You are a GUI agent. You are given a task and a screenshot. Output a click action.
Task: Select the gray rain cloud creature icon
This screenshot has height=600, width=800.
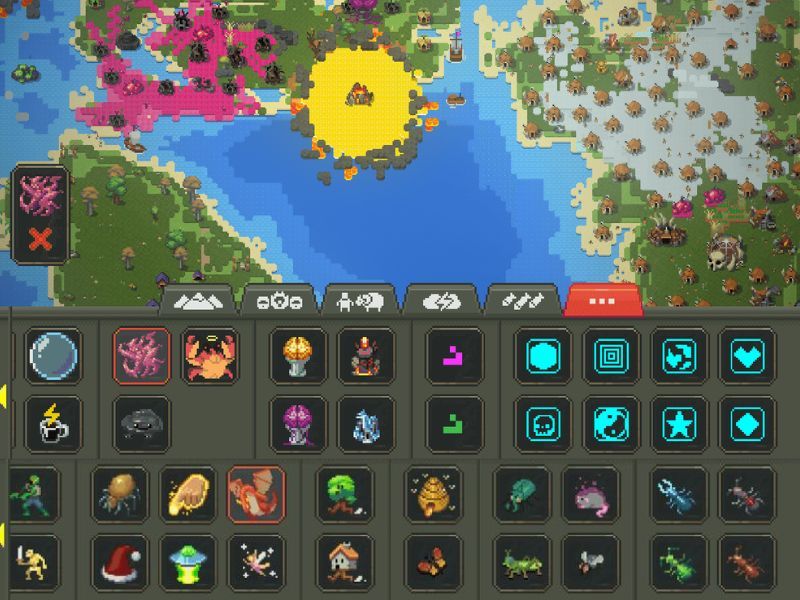(x=141, y=423)
